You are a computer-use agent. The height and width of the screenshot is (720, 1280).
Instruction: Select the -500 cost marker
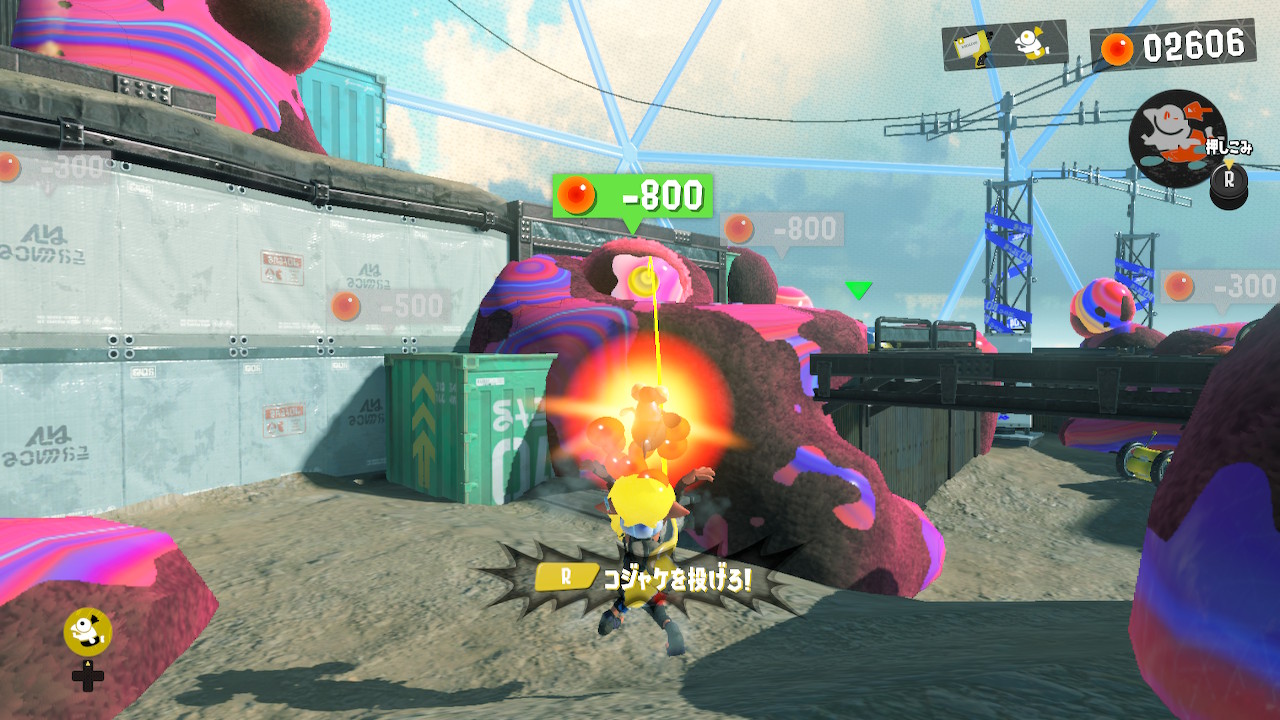[x=391, y=306]
